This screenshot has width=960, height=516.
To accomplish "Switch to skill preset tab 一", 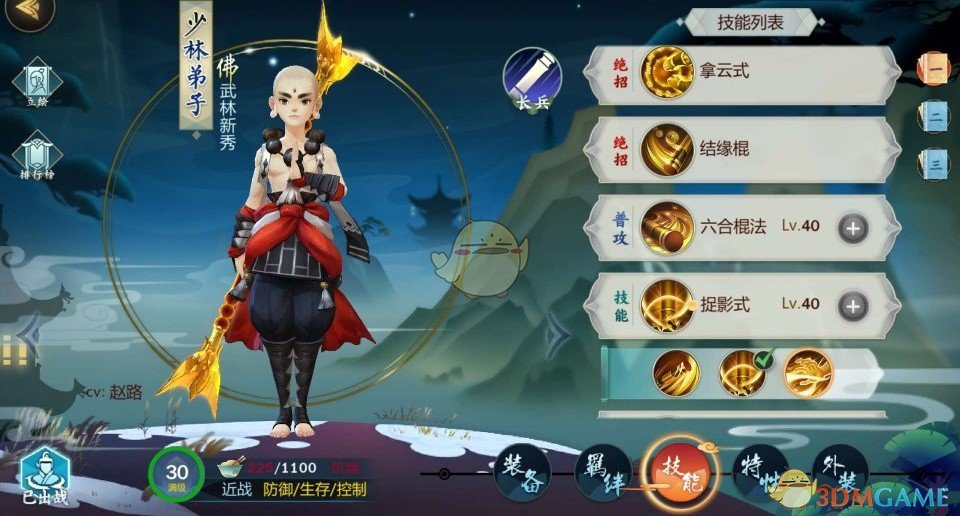I will [x=934, y=68].
